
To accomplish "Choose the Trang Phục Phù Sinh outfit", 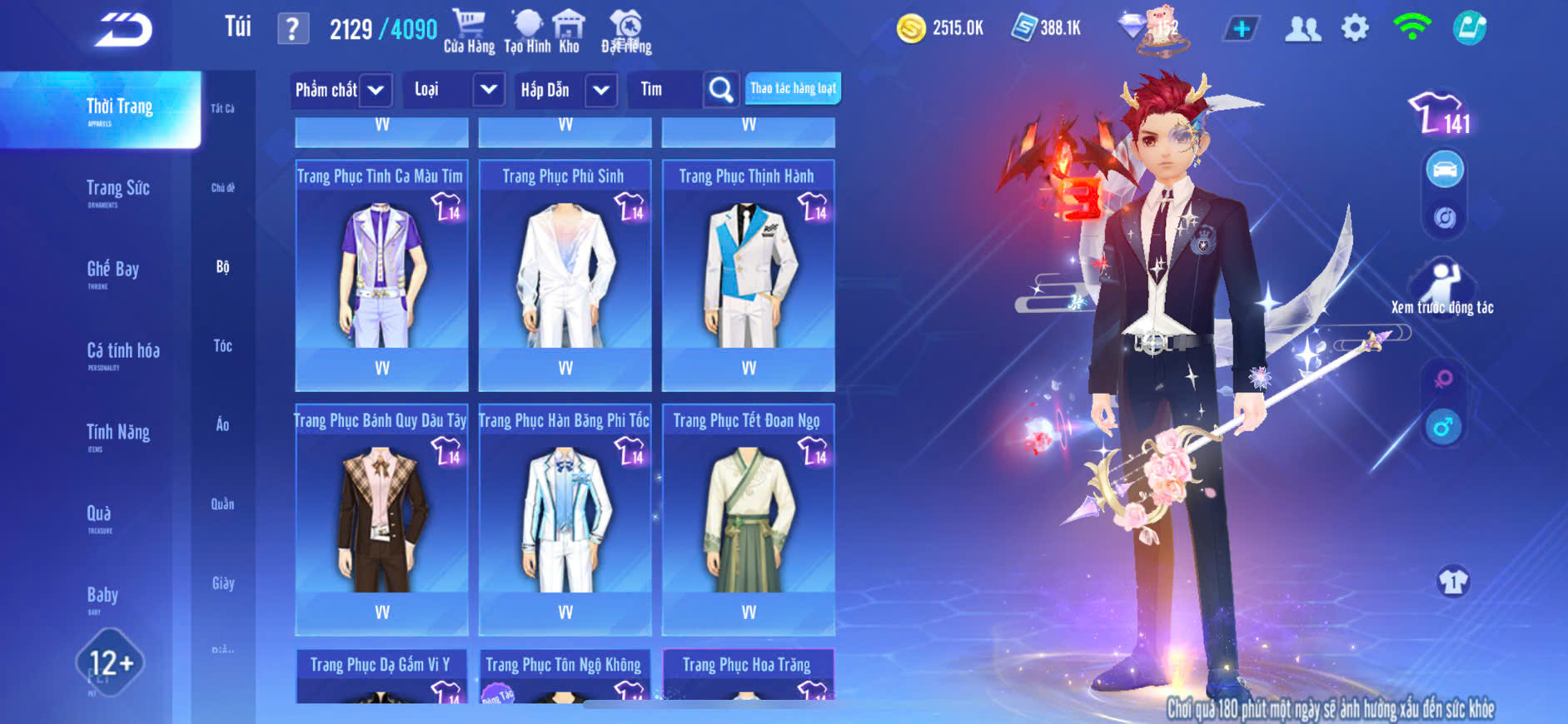I will tap(565, 275).
